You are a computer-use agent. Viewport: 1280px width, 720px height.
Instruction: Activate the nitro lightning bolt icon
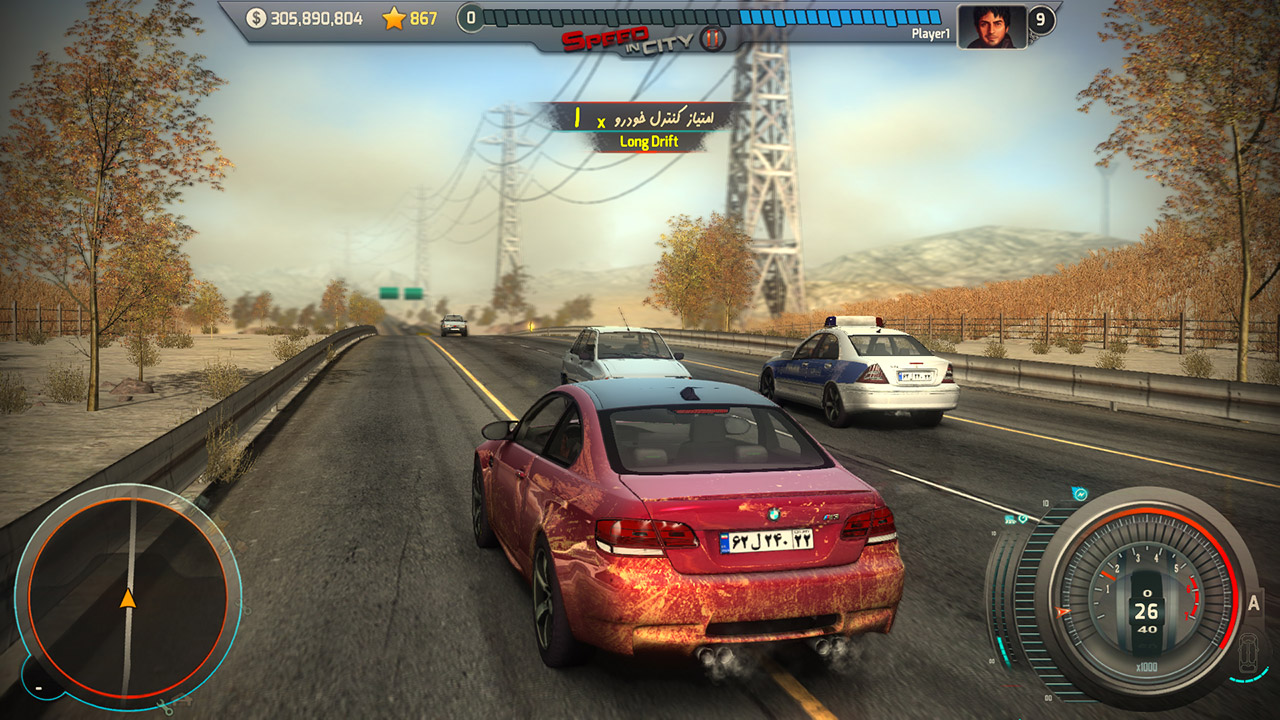tap(1079, 494)
